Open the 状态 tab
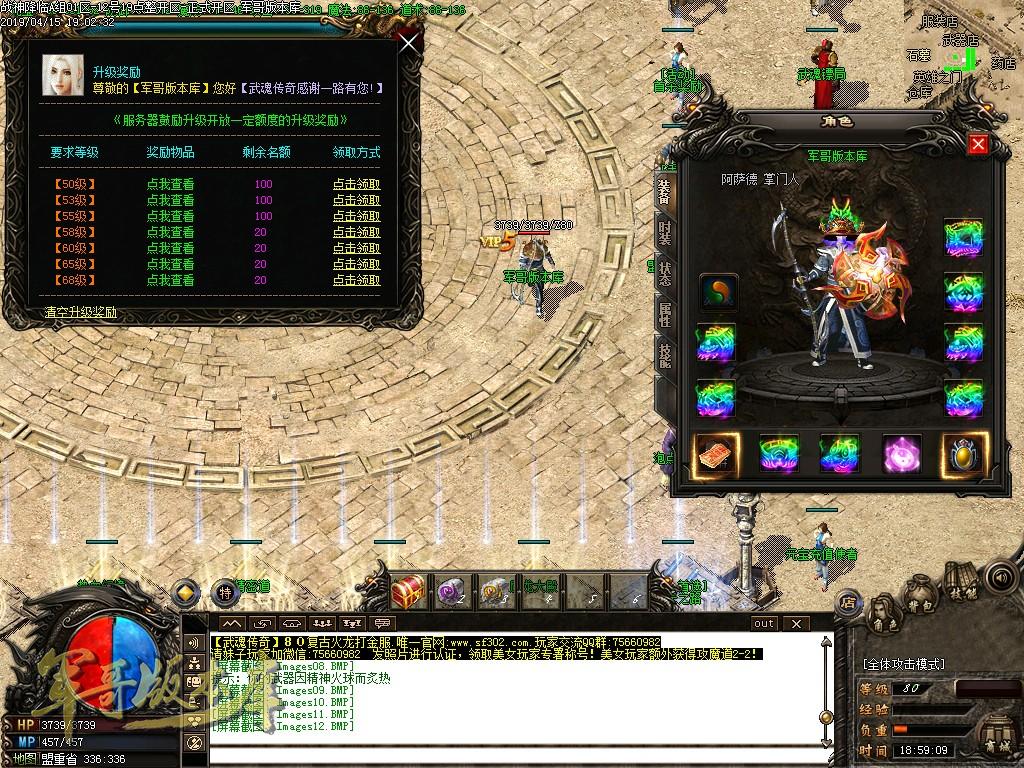 664,276
